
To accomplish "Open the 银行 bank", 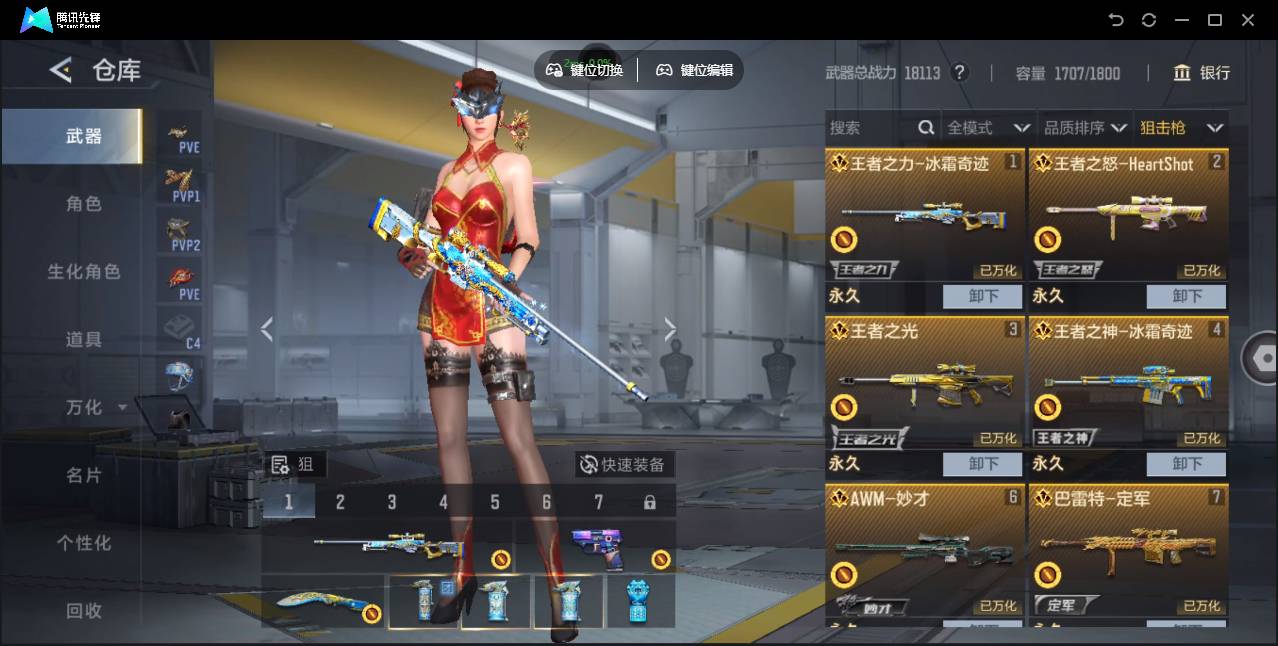I will 1202,73.
